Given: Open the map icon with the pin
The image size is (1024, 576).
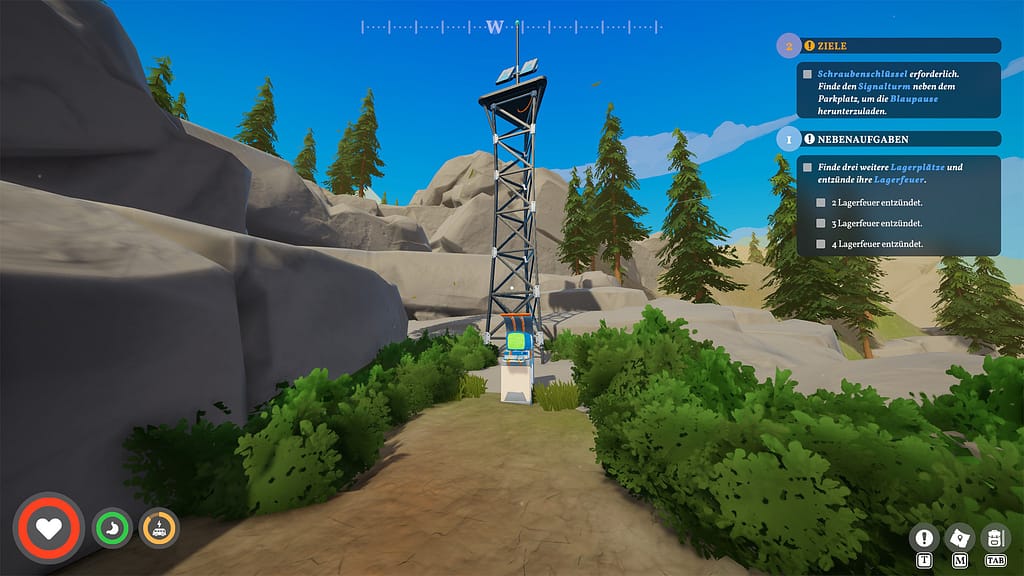Looking at the screenshot, I should coord(960,538).
